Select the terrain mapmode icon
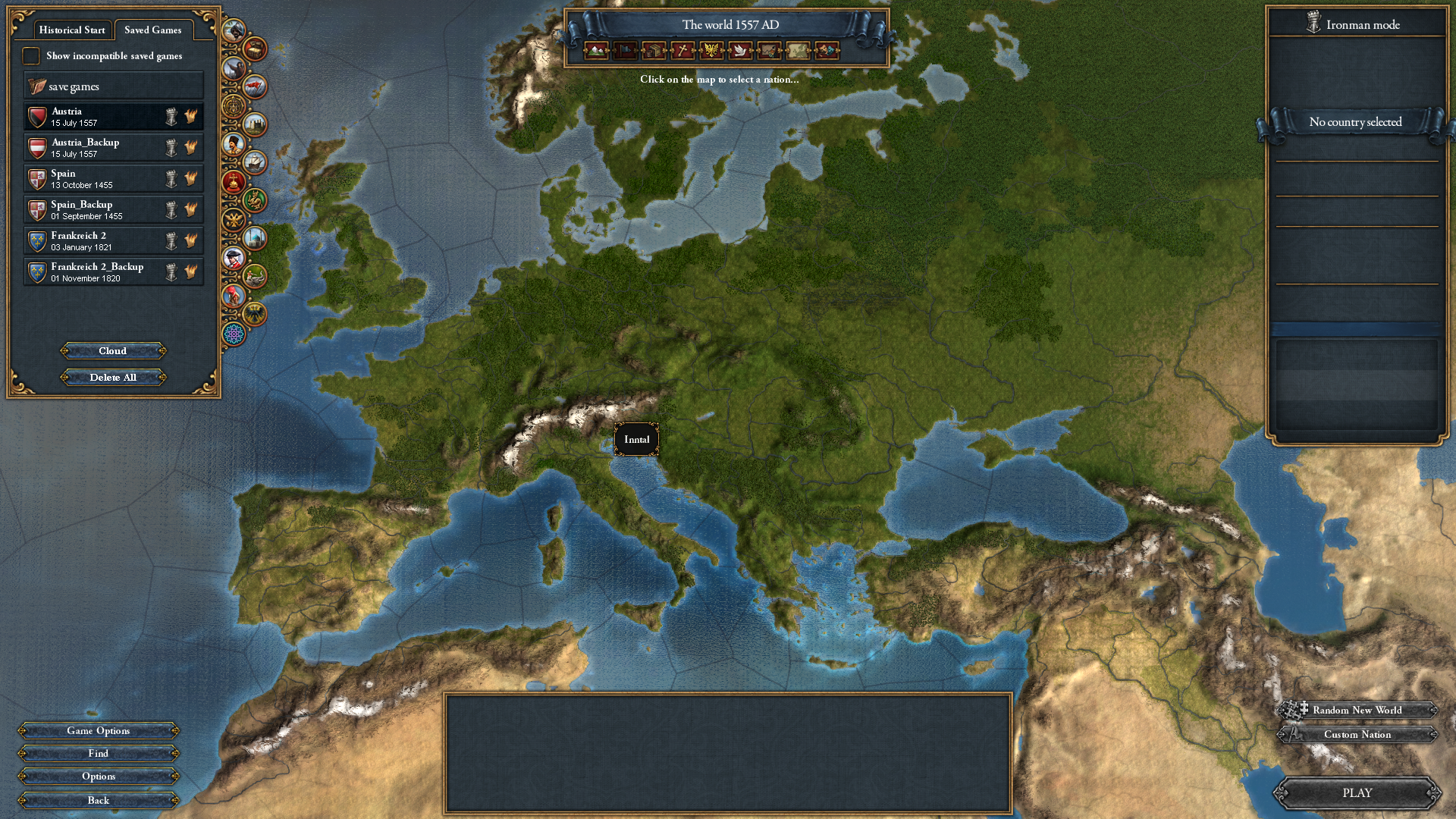The width and height of the screenshot is (1456, 819). point(595,52)
